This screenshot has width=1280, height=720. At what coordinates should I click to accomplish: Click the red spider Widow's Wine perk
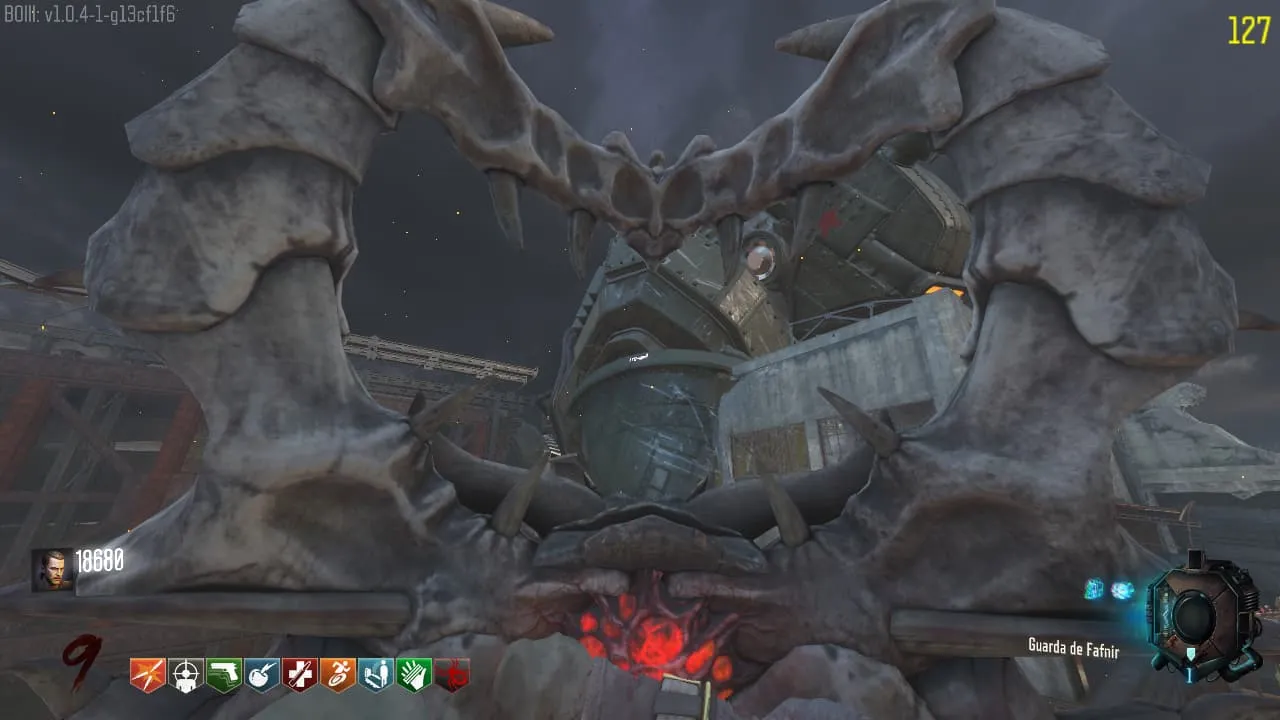tap(452, 675)
